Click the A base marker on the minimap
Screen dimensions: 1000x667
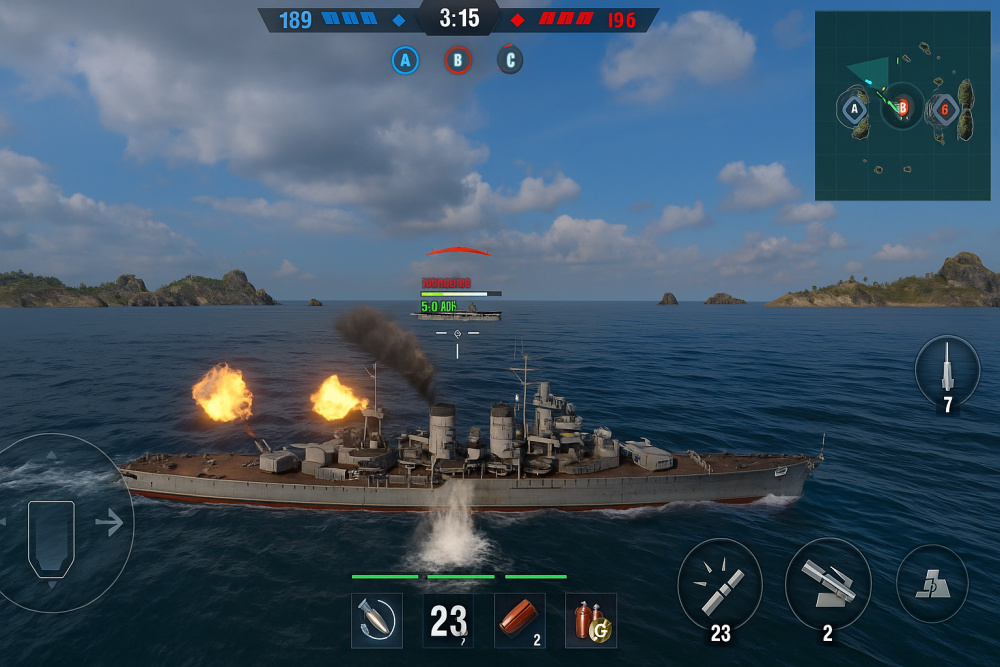854,108
